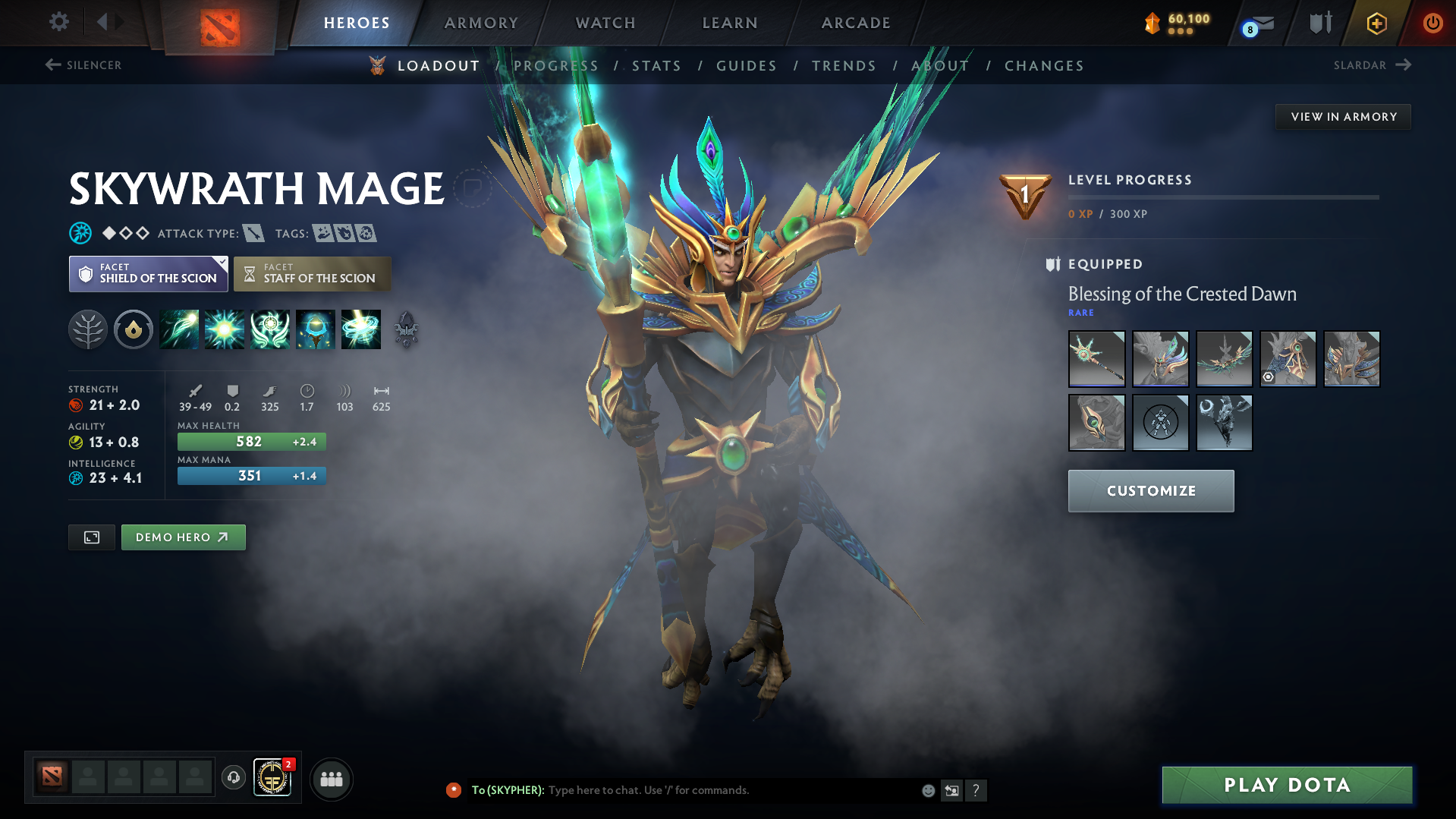Viewport: 1456px width, 819px height.
Task: Click the View in Armory button
Action: pos(1342,116)
